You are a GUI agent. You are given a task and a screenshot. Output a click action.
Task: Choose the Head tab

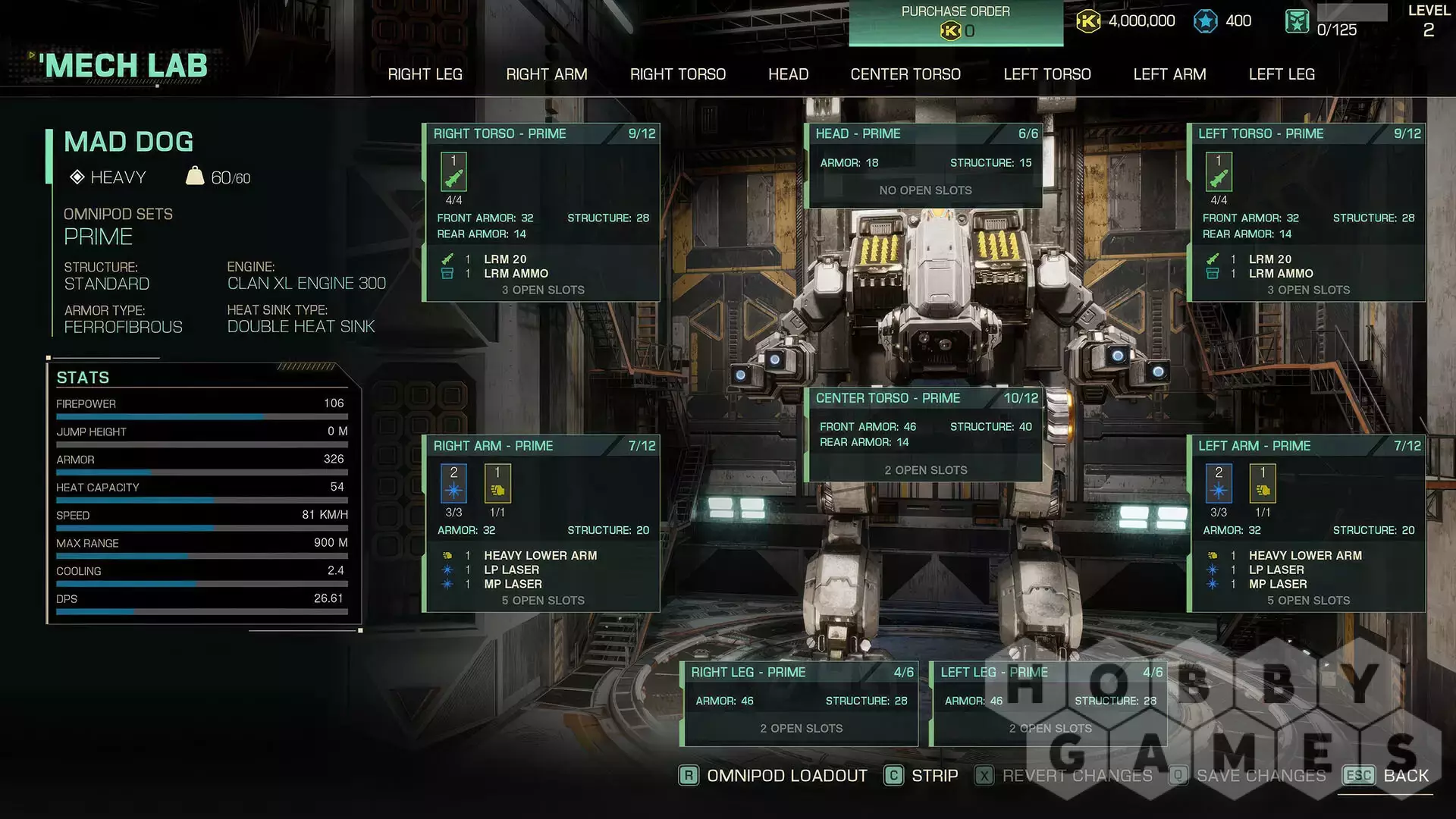(788, 74)
